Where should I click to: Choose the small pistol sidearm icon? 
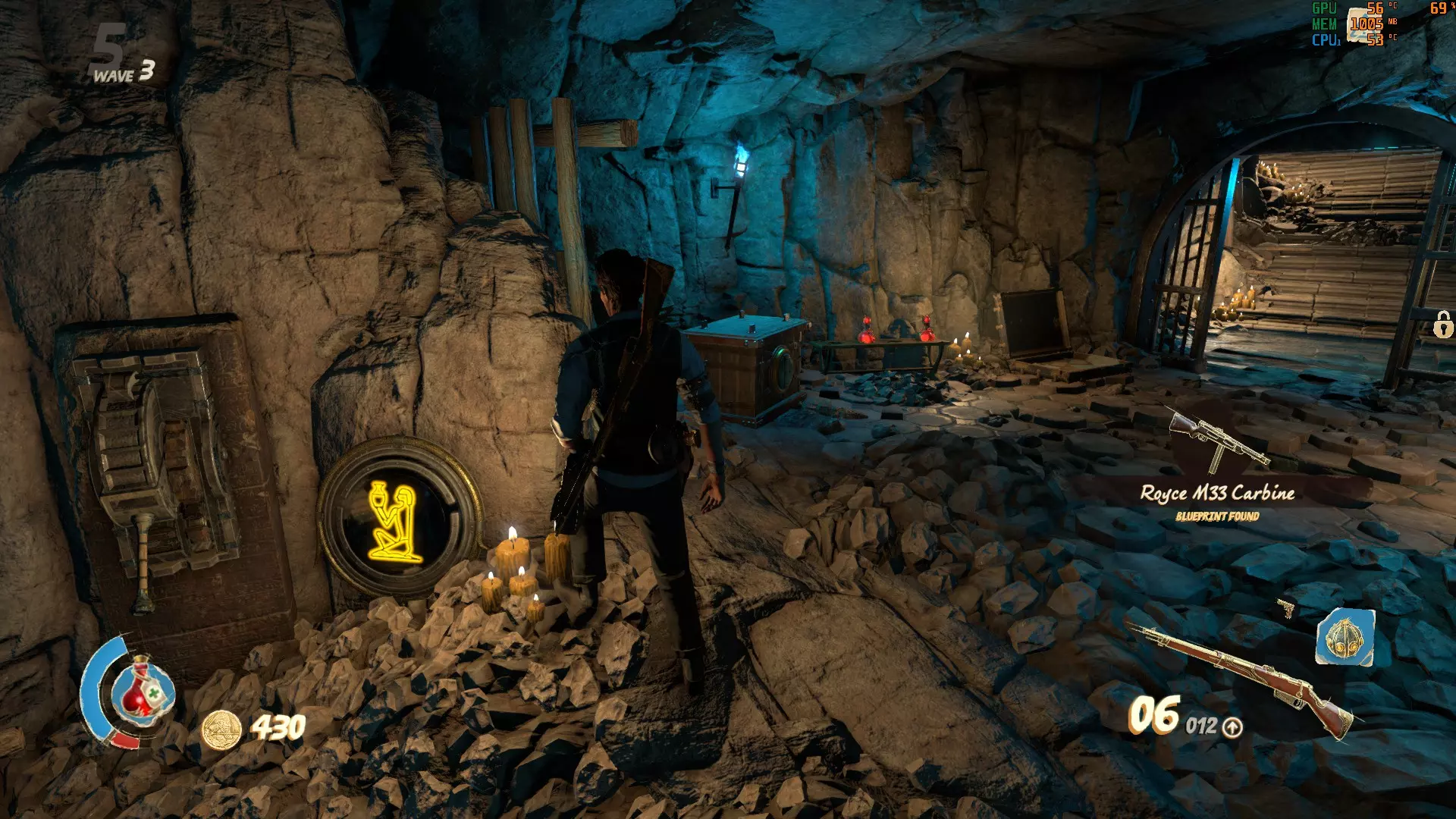coord(1285,607)
